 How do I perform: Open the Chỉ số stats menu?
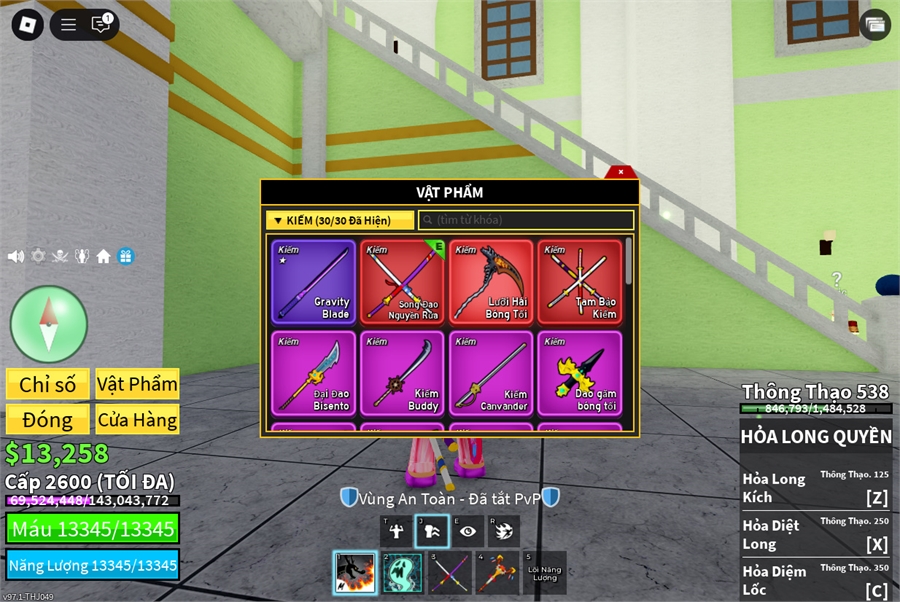[47, 384]
